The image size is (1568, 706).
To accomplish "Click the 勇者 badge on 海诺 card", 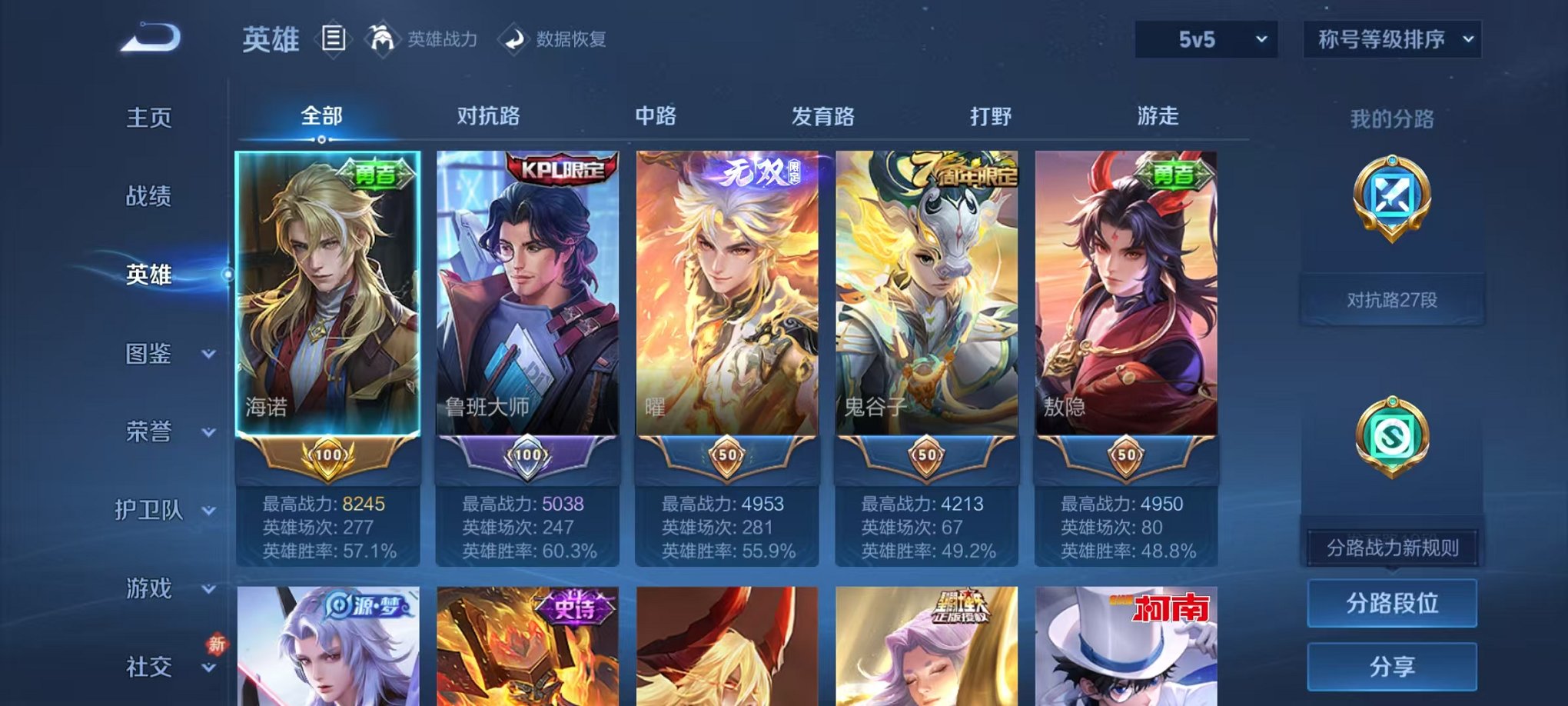I will point(377,173).
